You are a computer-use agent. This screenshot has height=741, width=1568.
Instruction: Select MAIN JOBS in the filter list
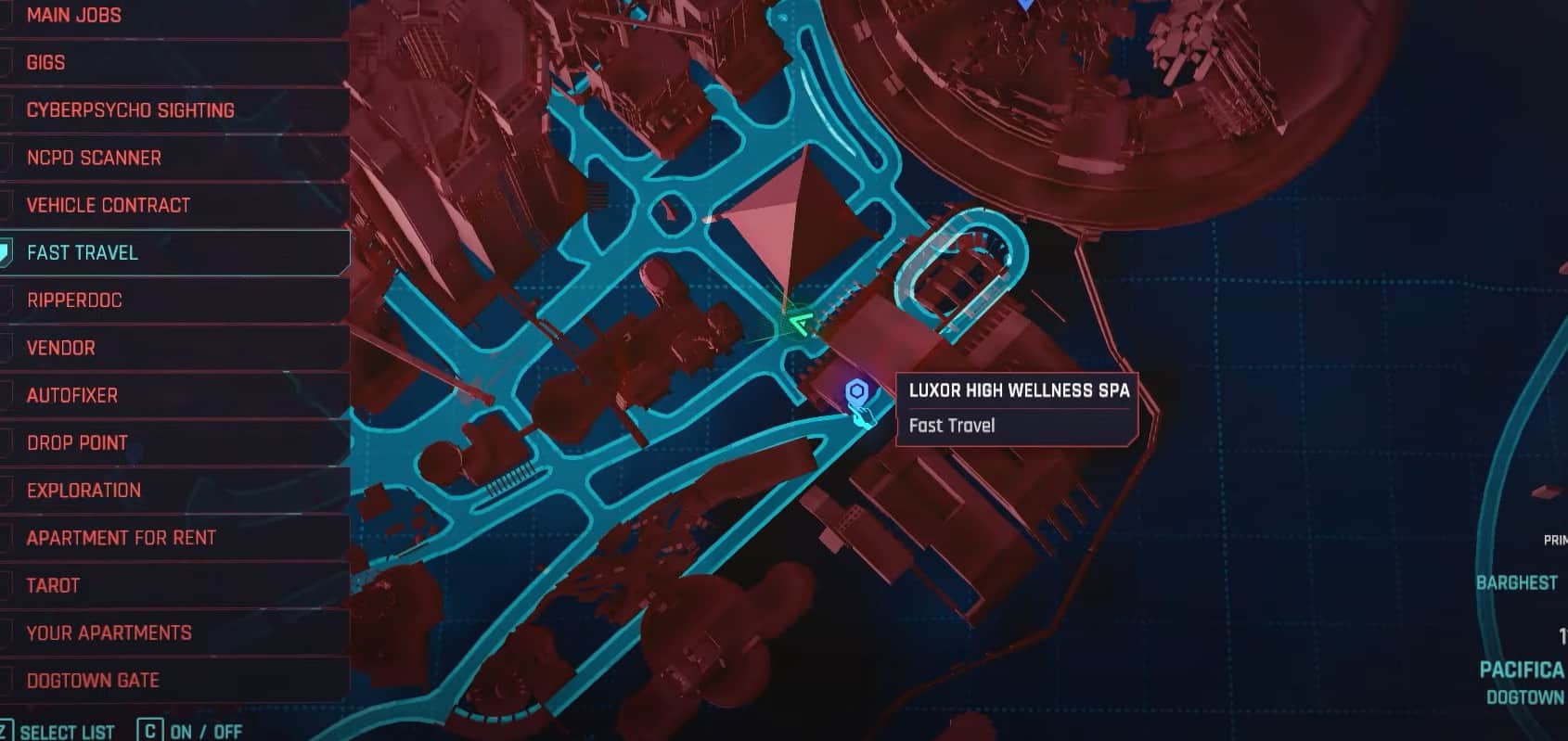pyautogui.click(x=74, y=15)
